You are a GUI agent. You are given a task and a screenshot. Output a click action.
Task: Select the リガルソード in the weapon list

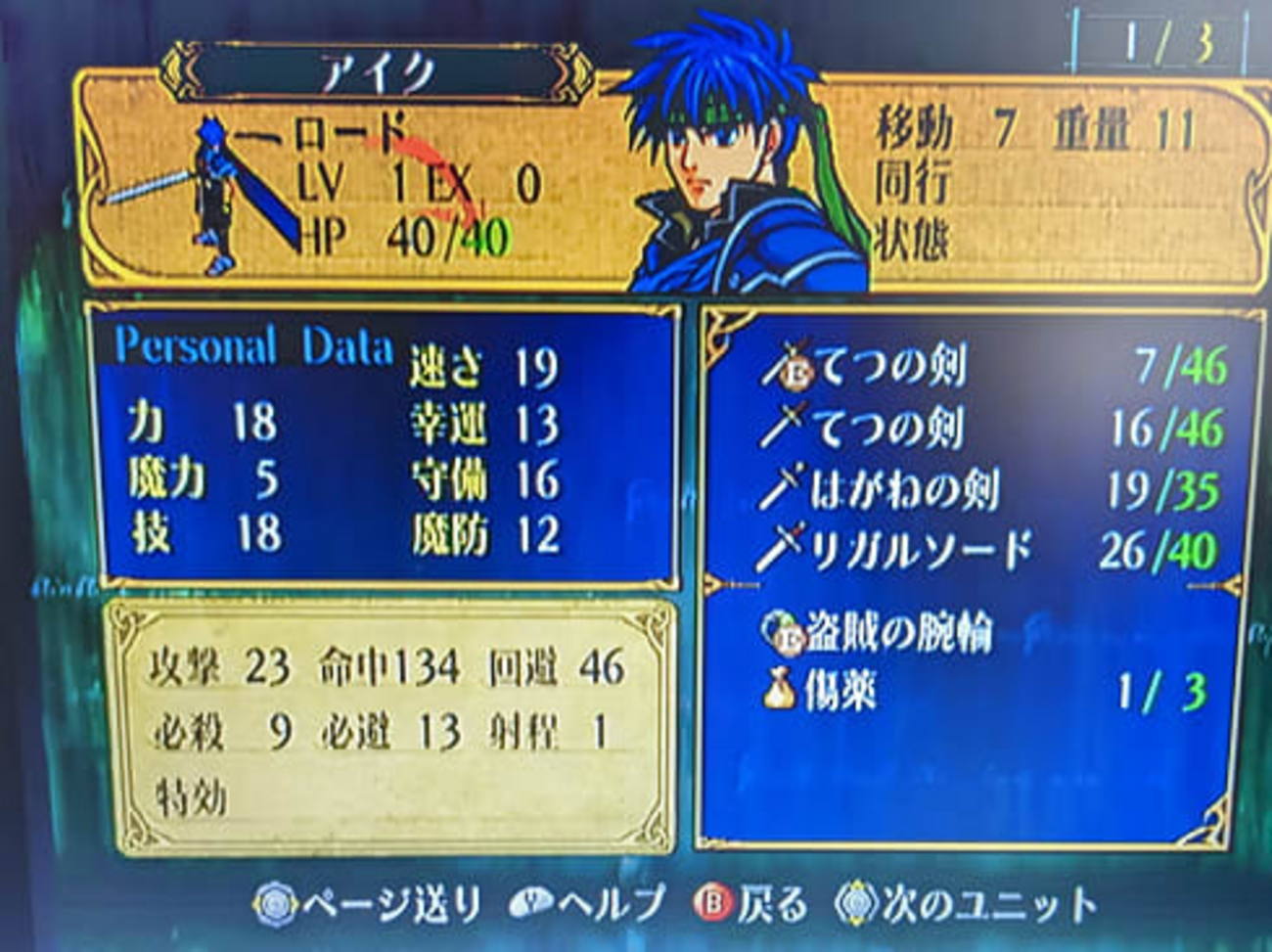pyautogui.click(x=920, y=552)
